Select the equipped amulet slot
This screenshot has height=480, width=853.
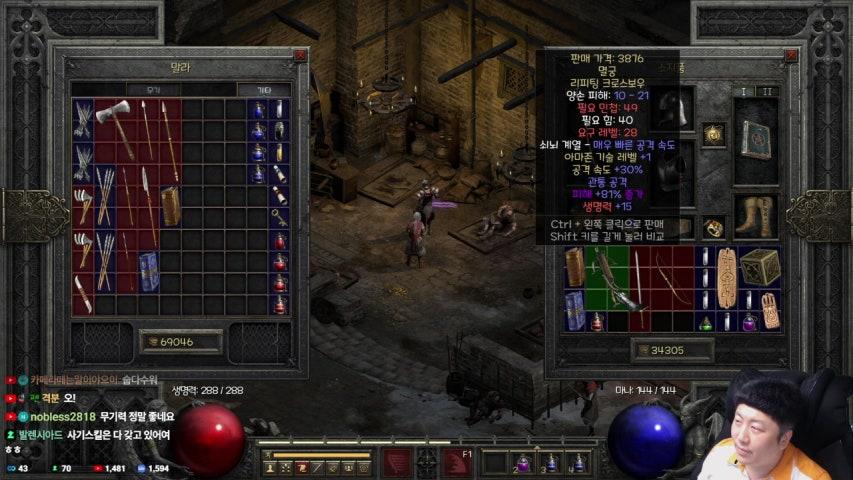click(x=713, y=133)
